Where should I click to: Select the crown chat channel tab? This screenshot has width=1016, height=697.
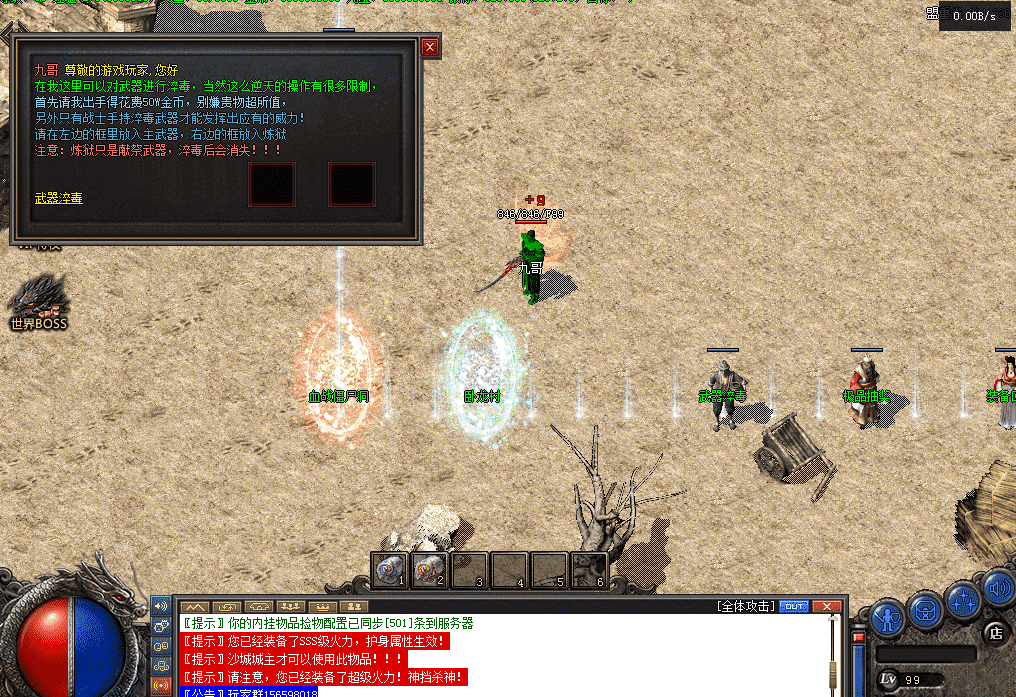tap(322, 607)
